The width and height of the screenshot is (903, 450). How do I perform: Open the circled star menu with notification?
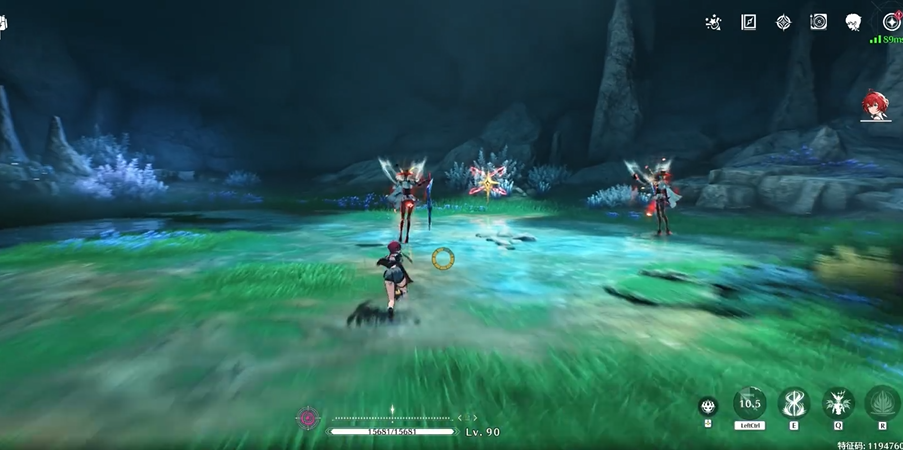(891, 22)
